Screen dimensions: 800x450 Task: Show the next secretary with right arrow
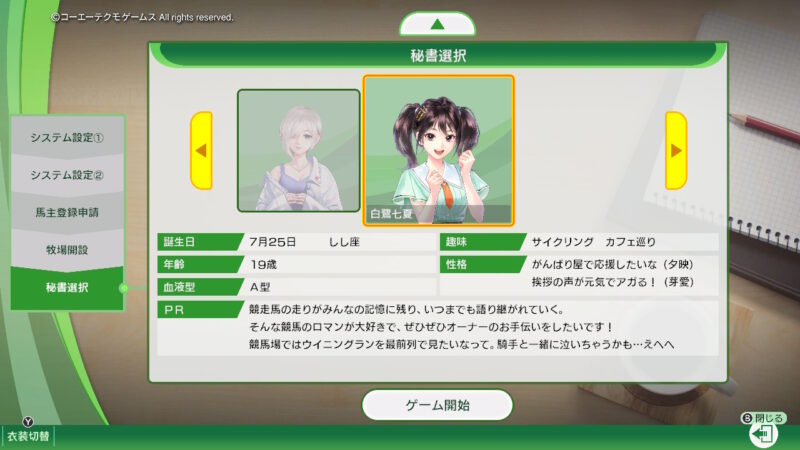click(676, 151)
